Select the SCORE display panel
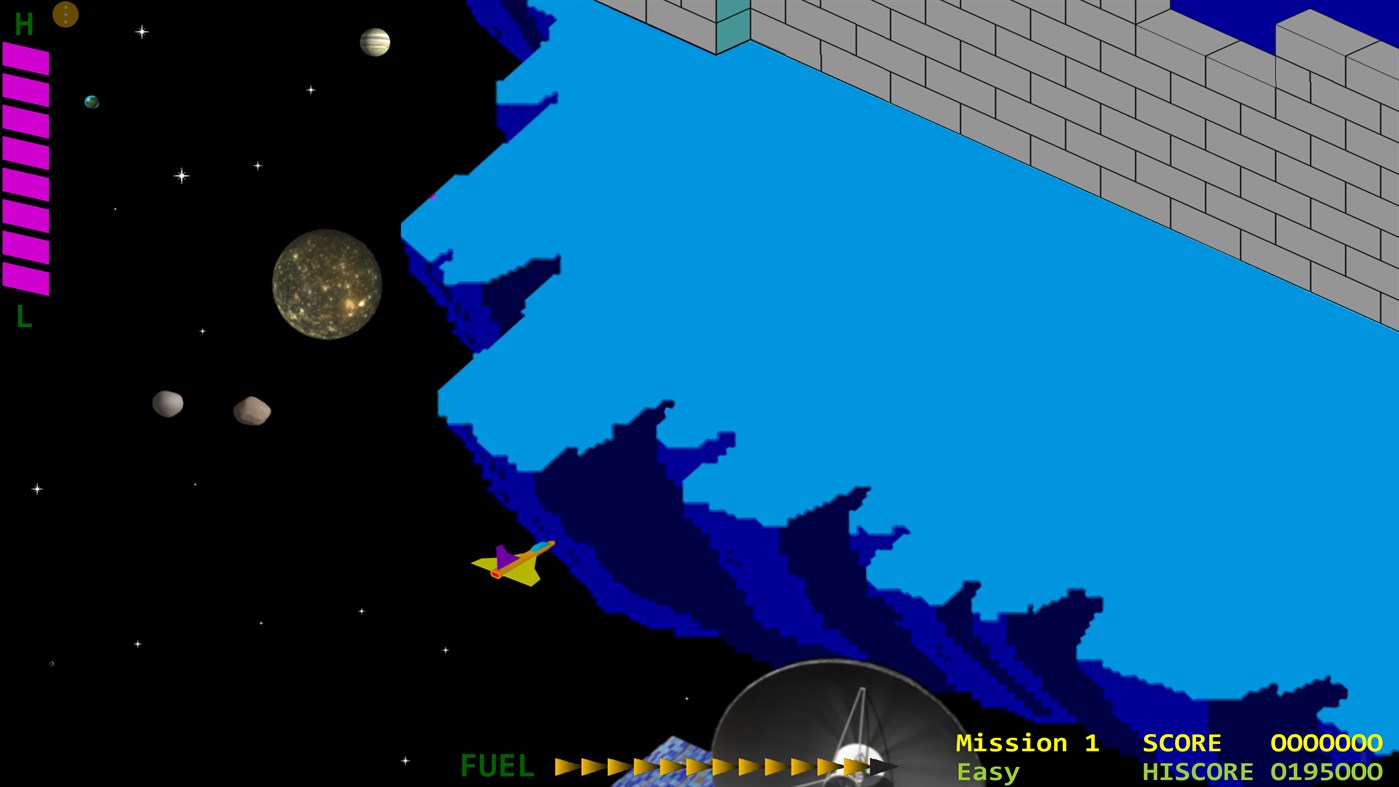The height and width of the screenshot is (787, 1399). tap(1183, 743)
